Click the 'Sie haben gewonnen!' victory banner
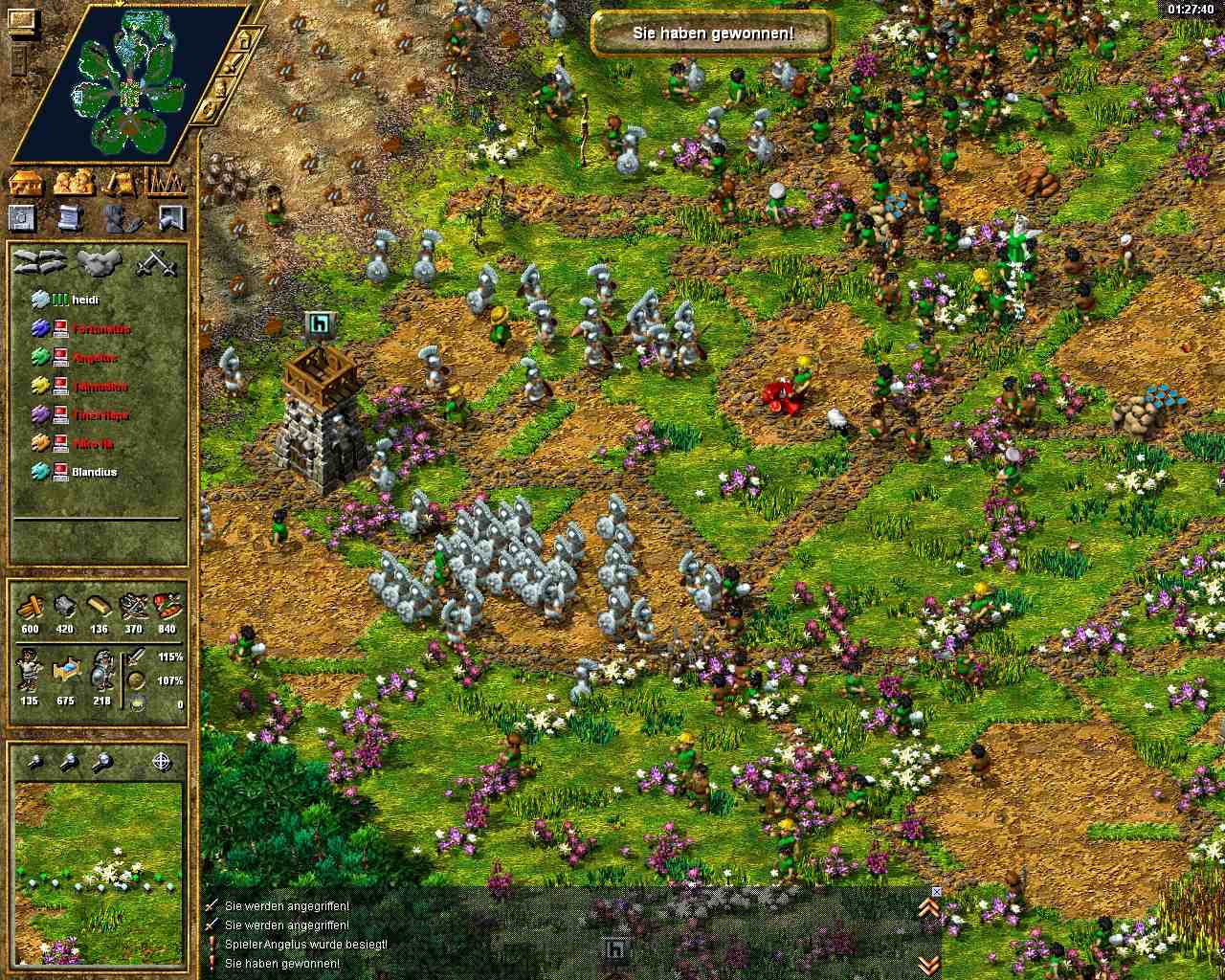 pyautogui.click(x=713, y=33)
